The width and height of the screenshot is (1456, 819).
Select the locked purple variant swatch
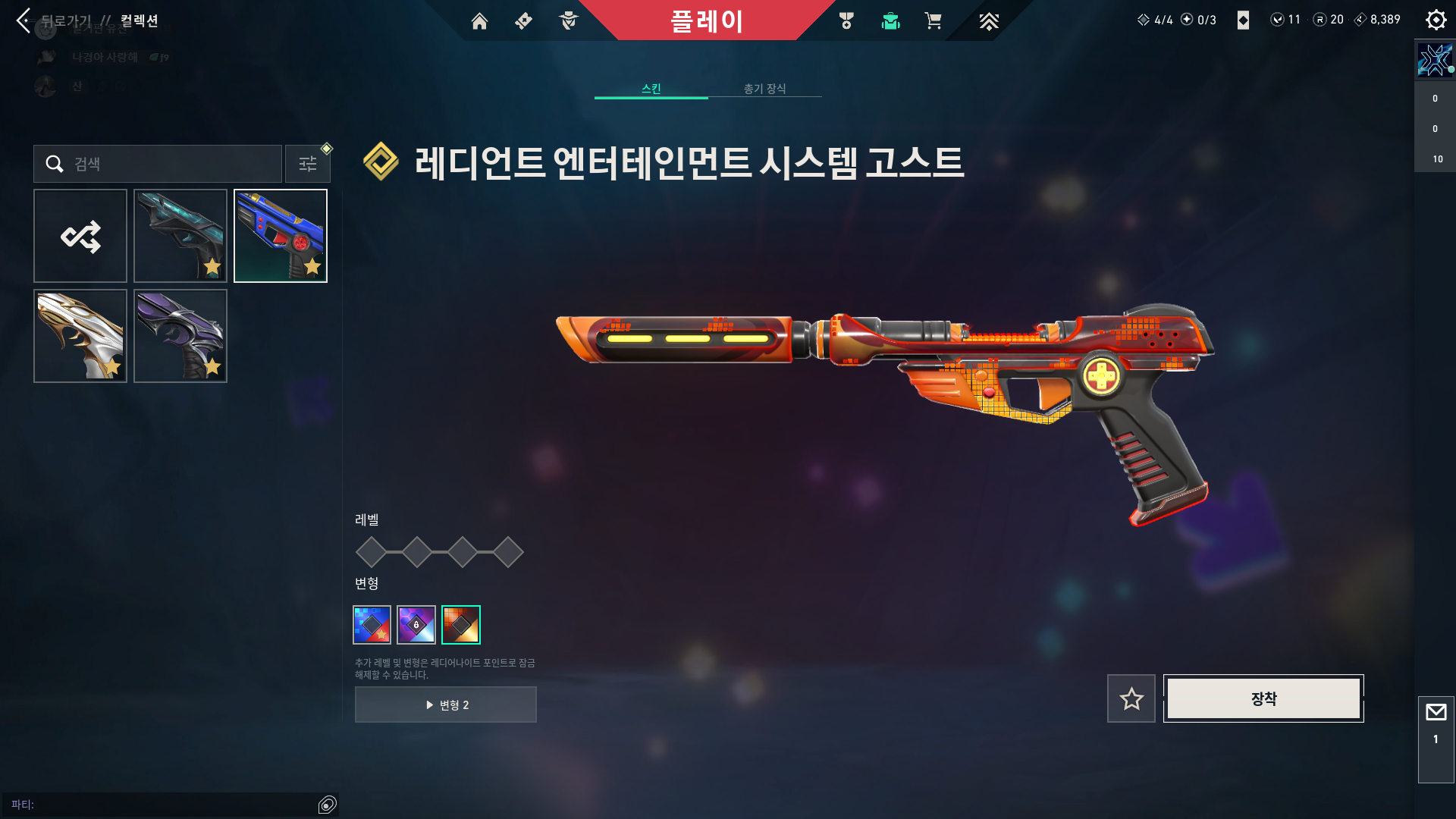click(416, 625)
